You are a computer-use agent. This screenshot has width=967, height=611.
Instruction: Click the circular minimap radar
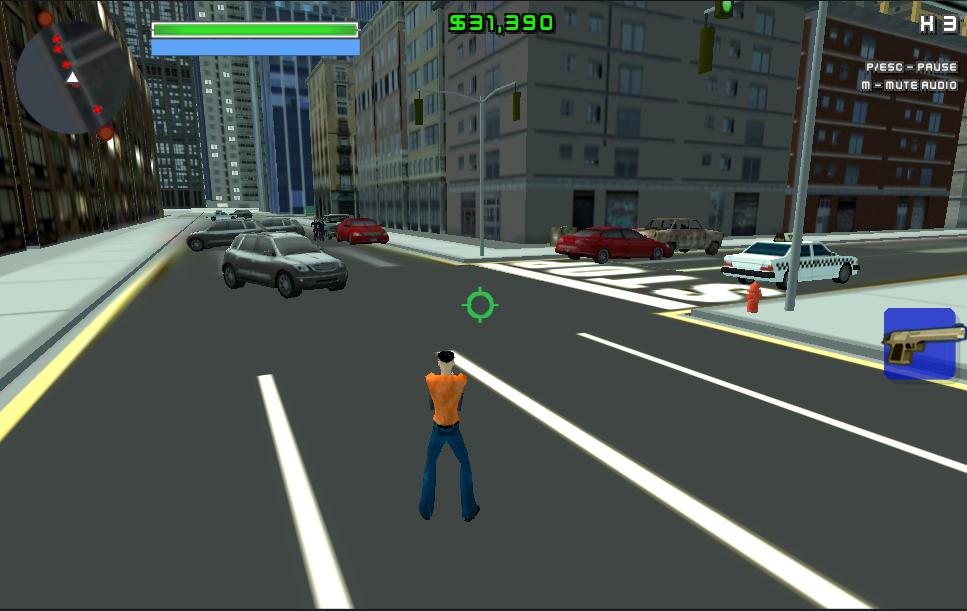(x=71, y=77)
